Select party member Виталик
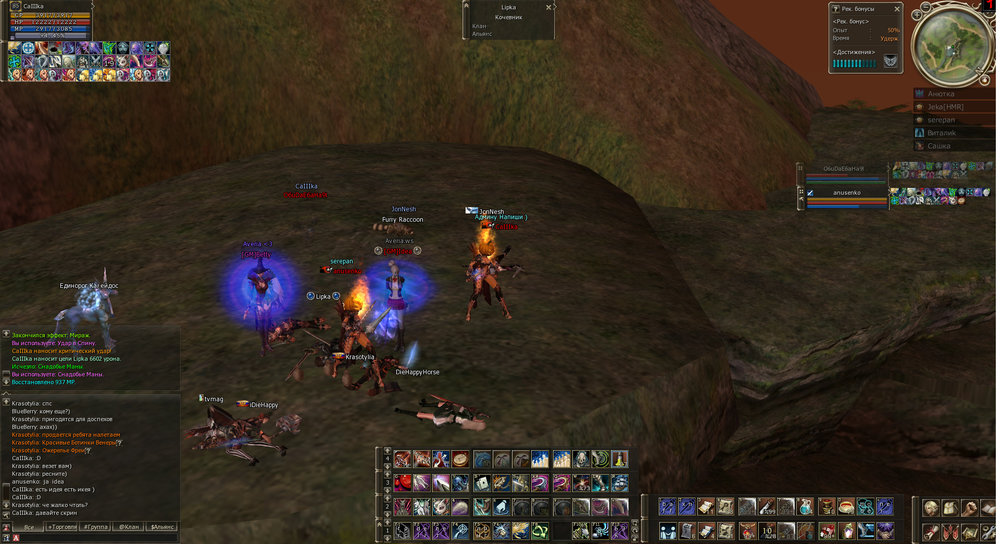 coord(953,133)
